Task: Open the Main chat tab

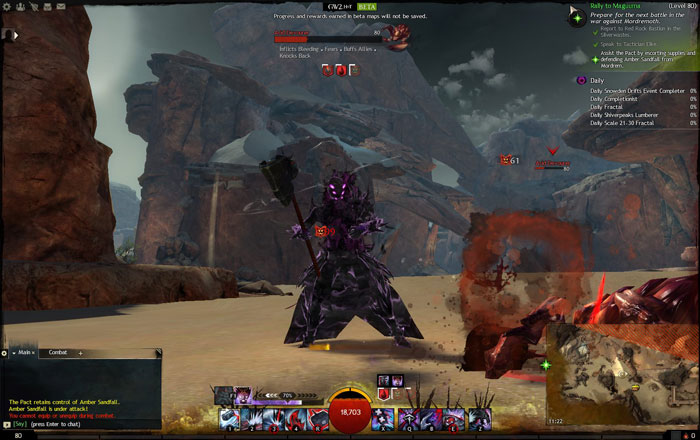Action: click(23, 353)
